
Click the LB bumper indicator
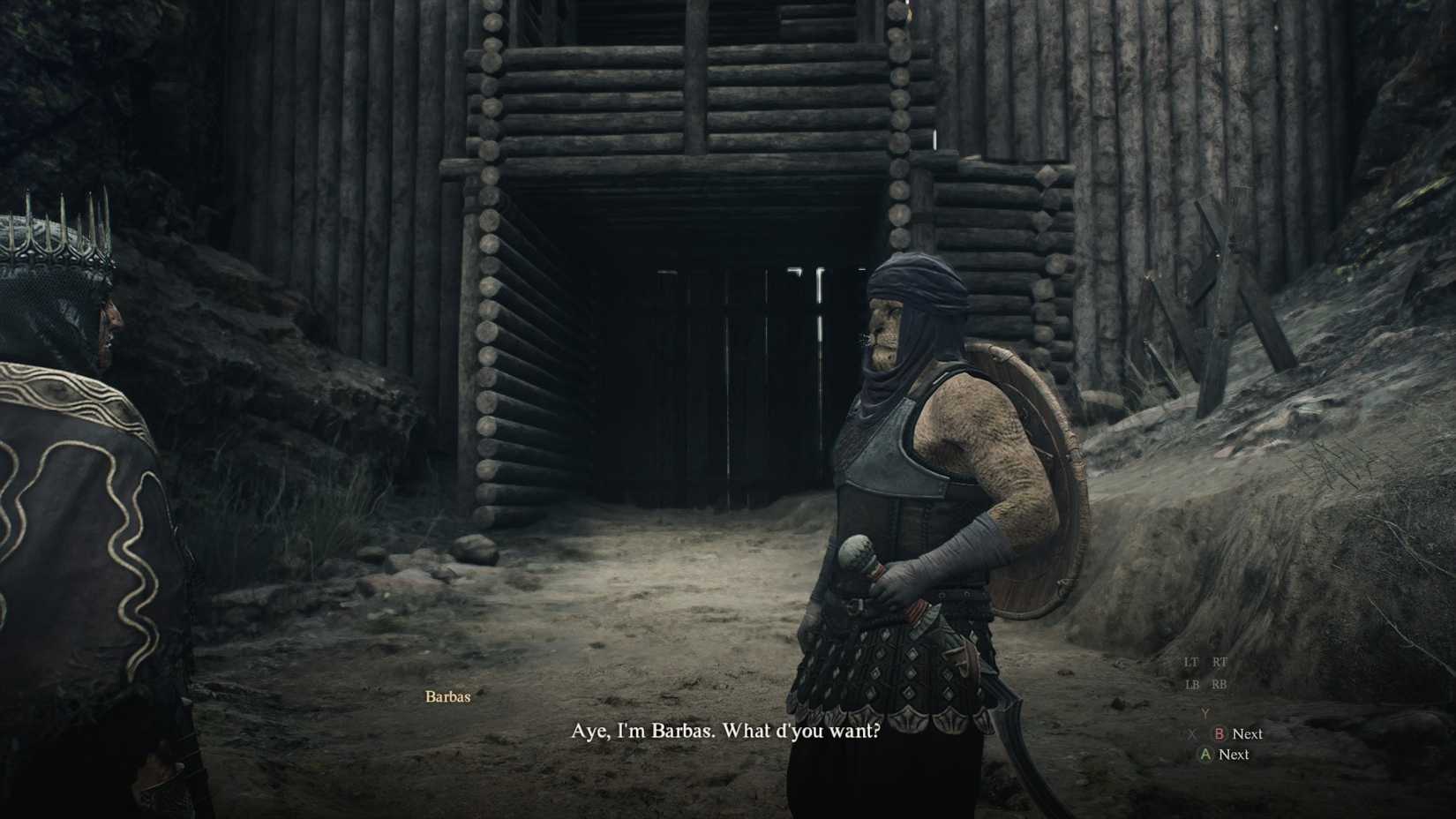(1192, 684)
